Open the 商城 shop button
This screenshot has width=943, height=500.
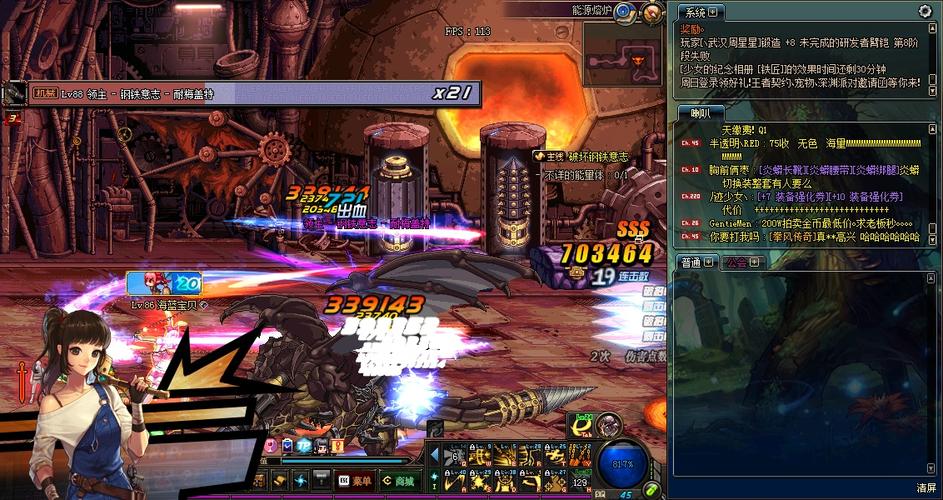(x=399, y=480)
